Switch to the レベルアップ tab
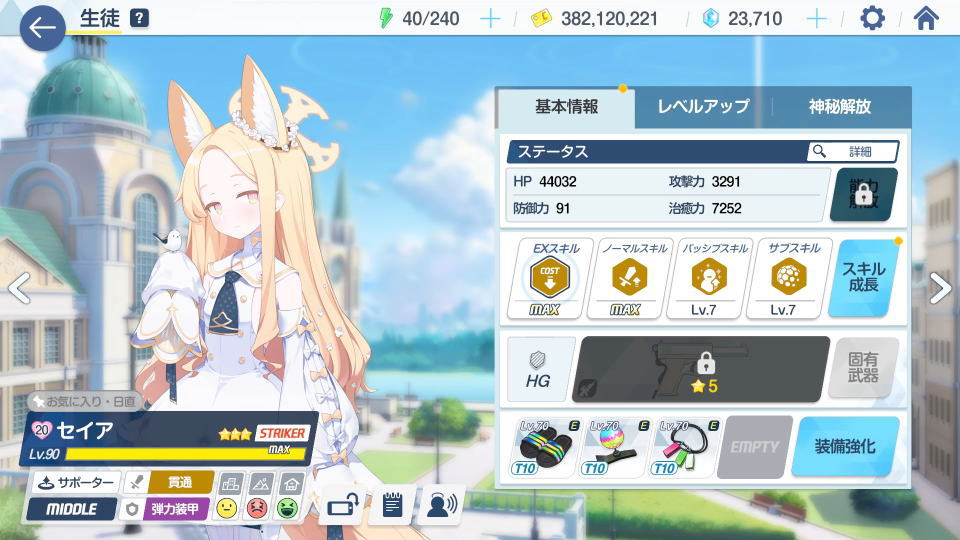Image resolution: width=960 pixels, height=540 pixels. click(703, 107)
